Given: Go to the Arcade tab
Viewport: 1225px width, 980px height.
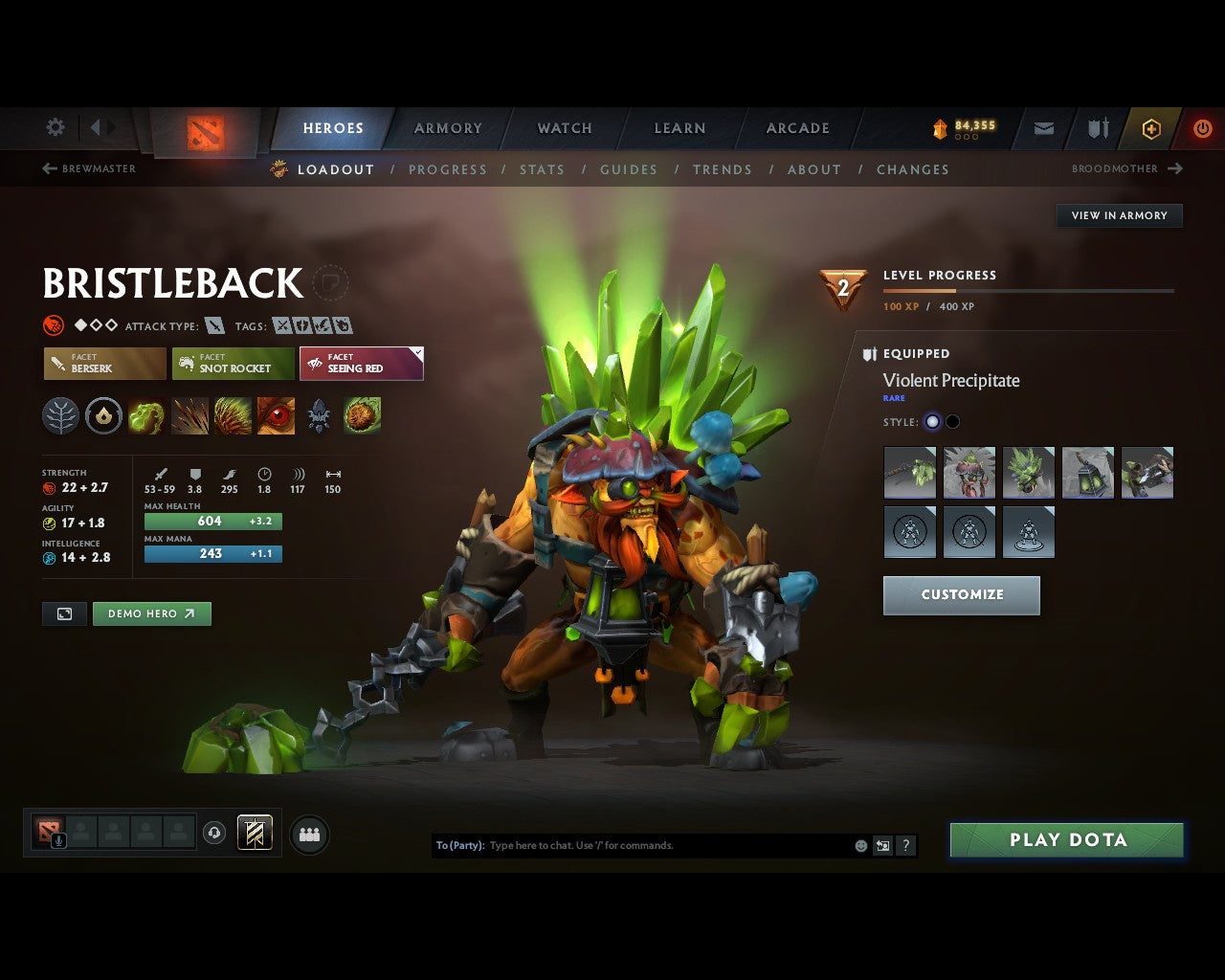Looking at the screenshot, I should [797, 128].
